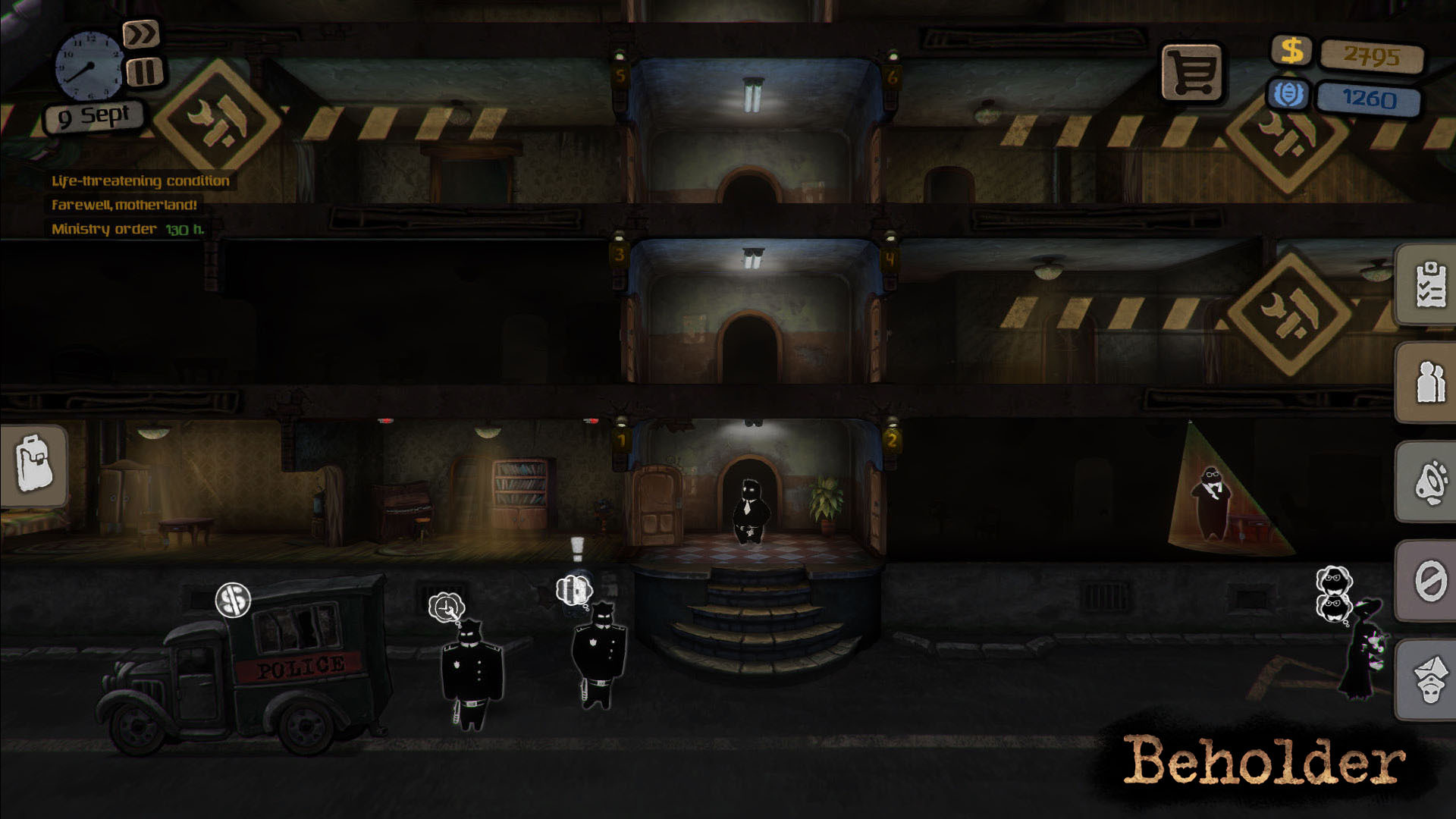Enable fast-forward time speed
The width and height of the screenshot is (1456, 819).
(x=144, y=34)
